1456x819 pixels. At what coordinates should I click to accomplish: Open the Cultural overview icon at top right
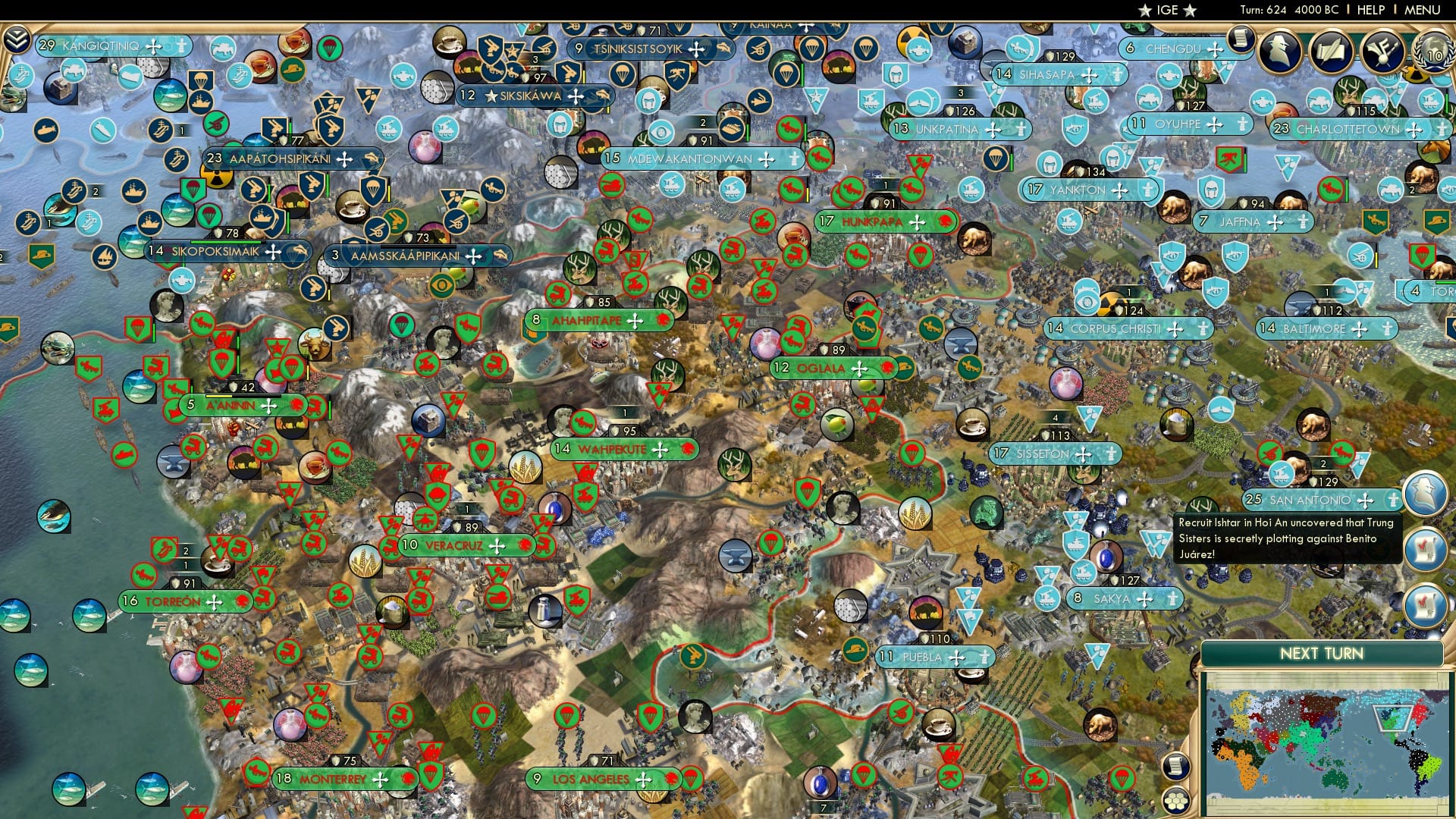tap(1383, 51)
